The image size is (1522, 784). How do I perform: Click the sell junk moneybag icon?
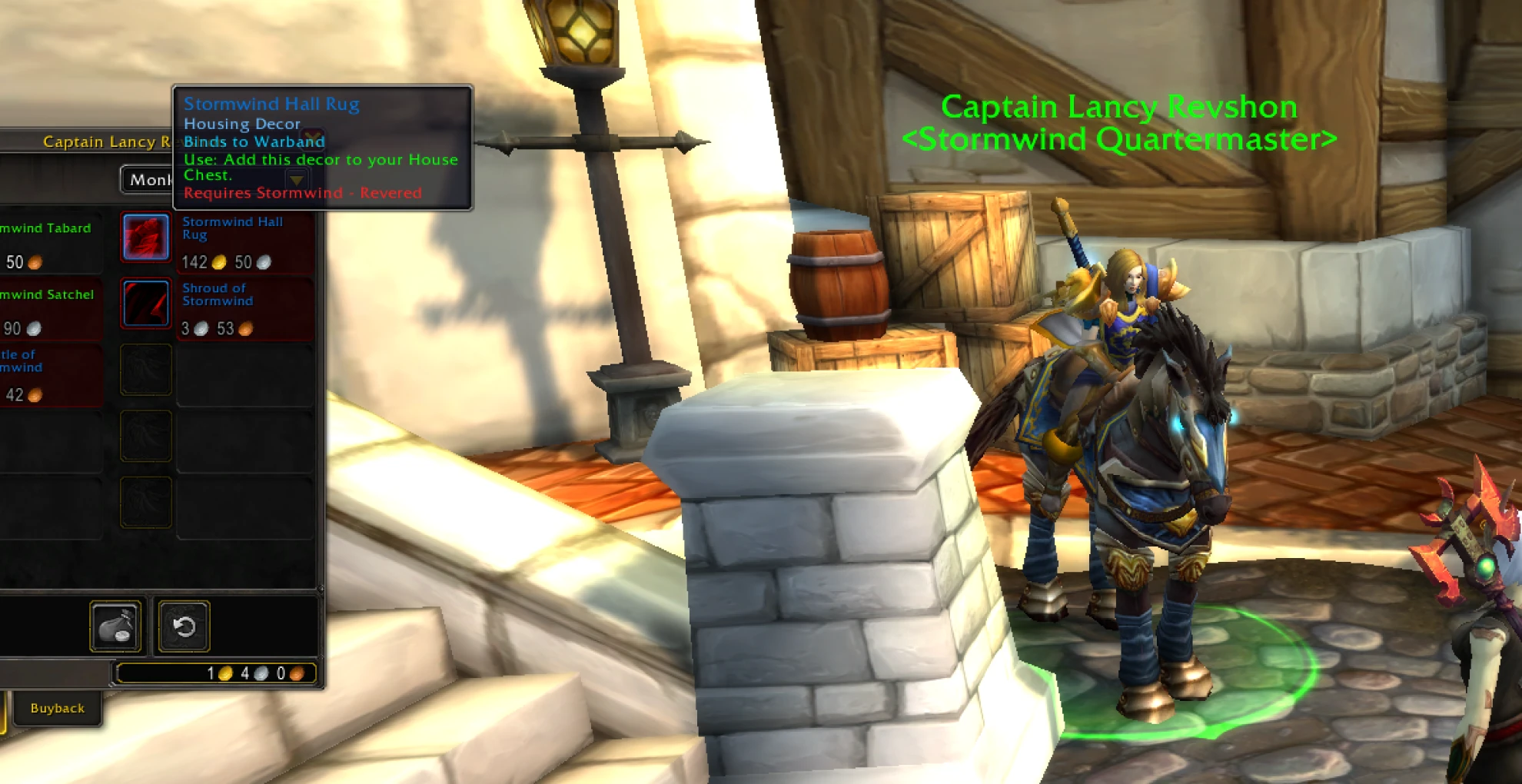click(115, 626)
